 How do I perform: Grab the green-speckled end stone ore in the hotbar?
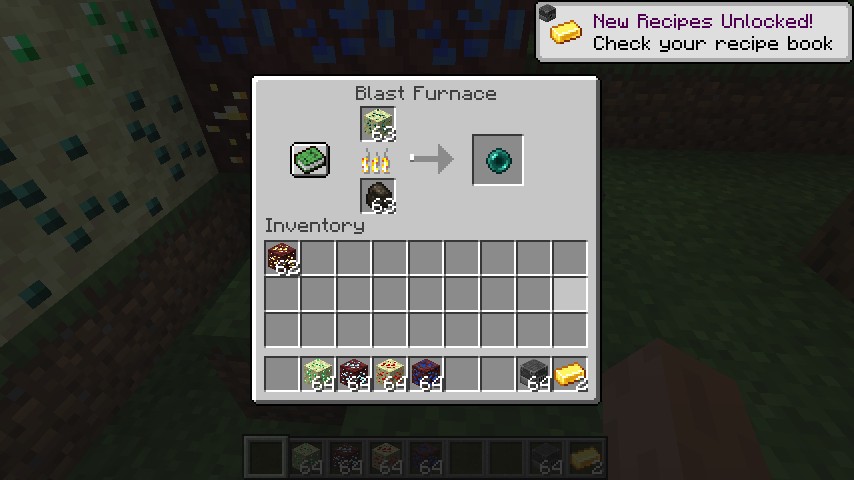pyautogui.click(x=318, y=374)
